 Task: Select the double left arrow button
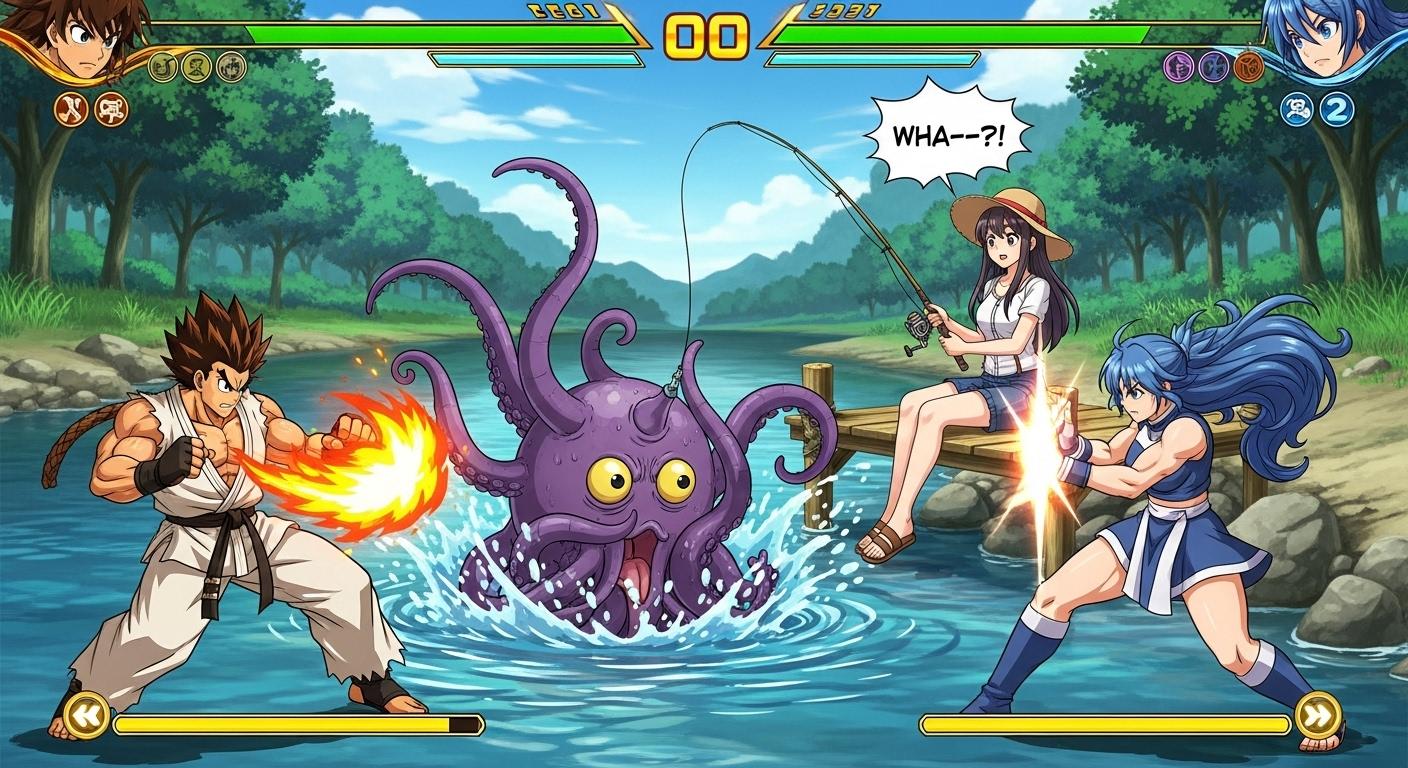click(87, 715)
